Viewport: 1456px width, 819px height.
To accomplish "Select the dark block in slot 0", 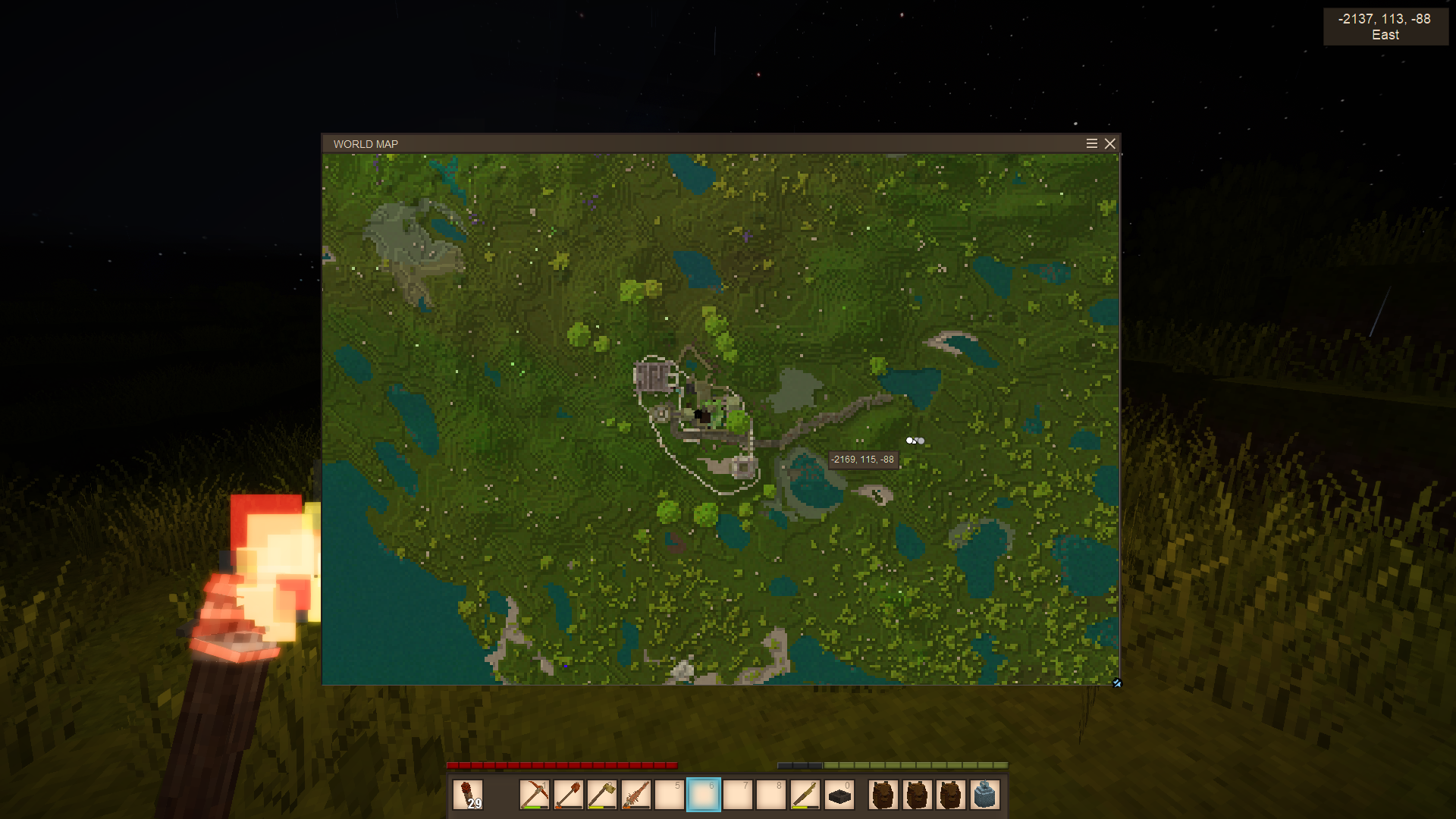I will [x=839, y=795].
